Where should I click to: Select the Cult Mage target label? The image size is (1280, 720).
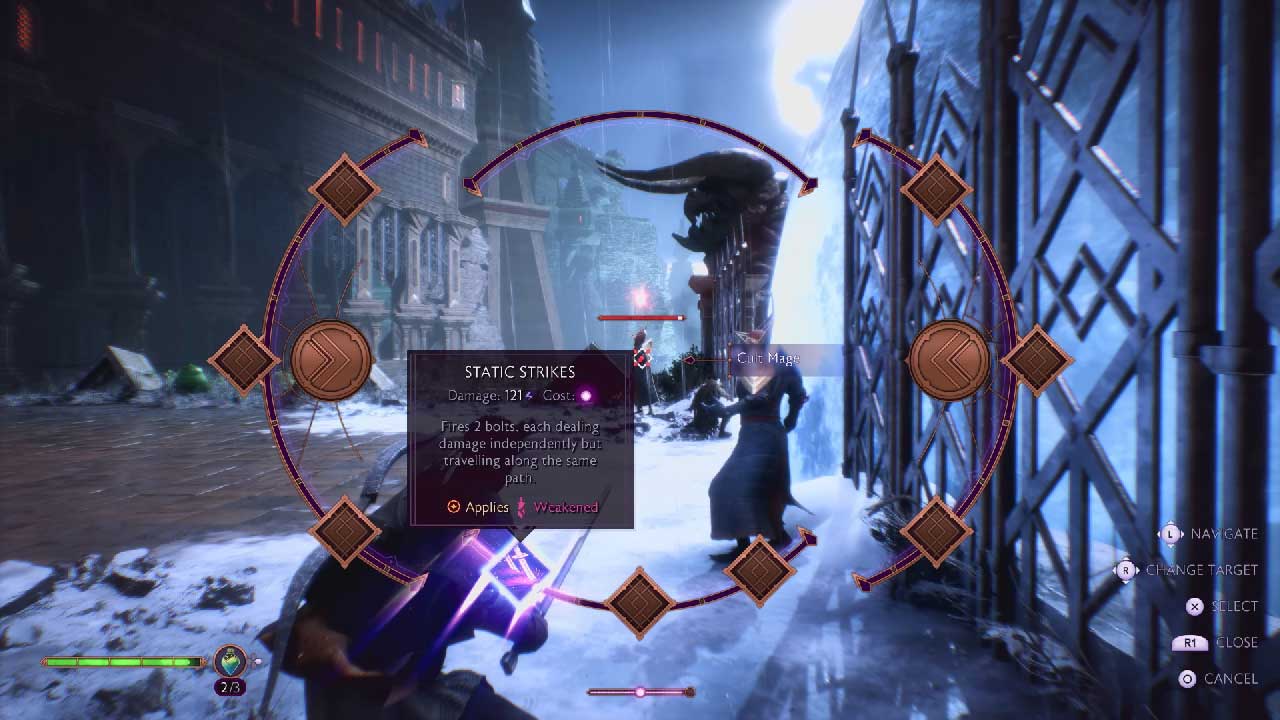click(768, 359)
